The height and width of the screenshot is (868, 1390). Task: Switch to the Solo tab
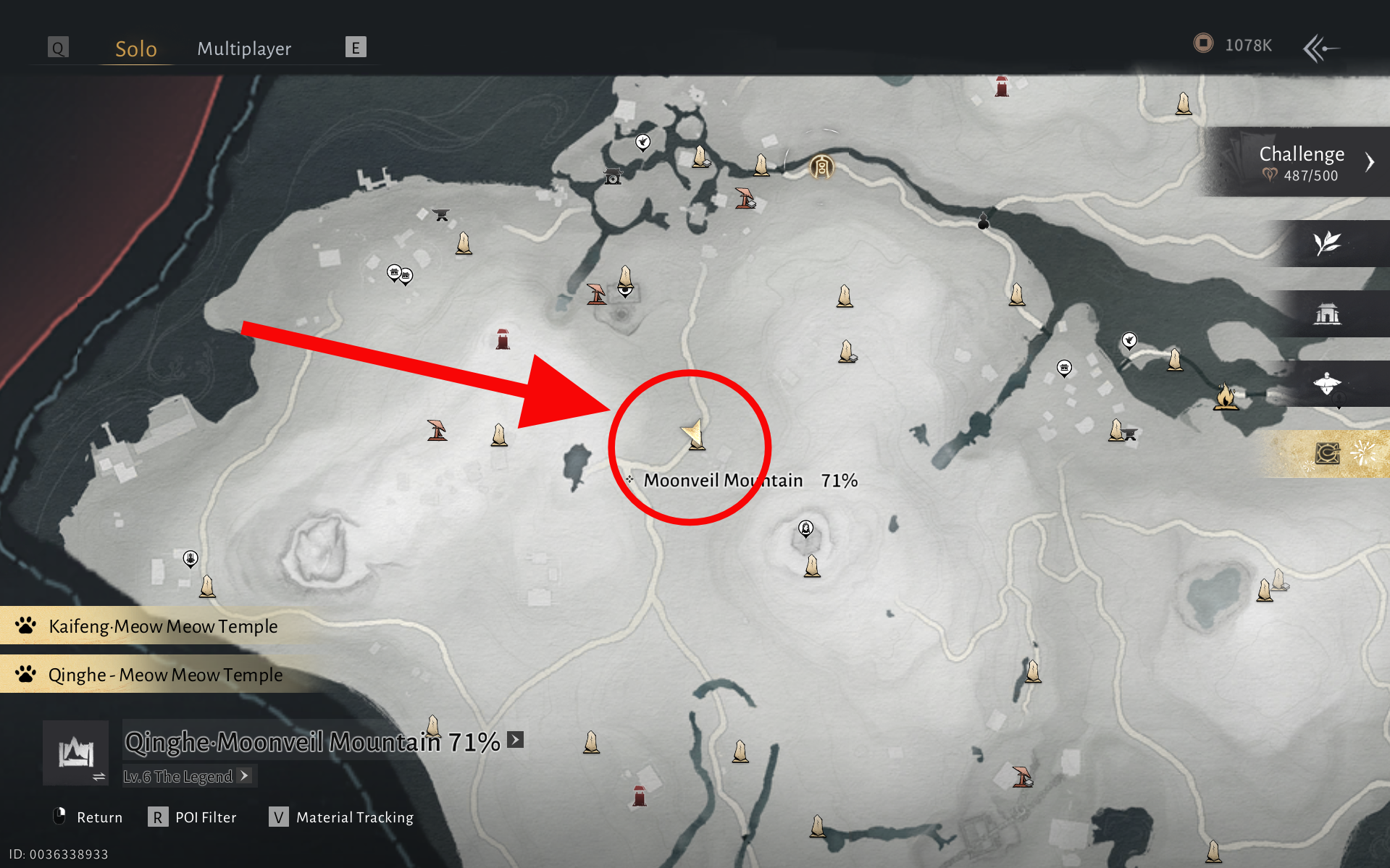(136, 49)
